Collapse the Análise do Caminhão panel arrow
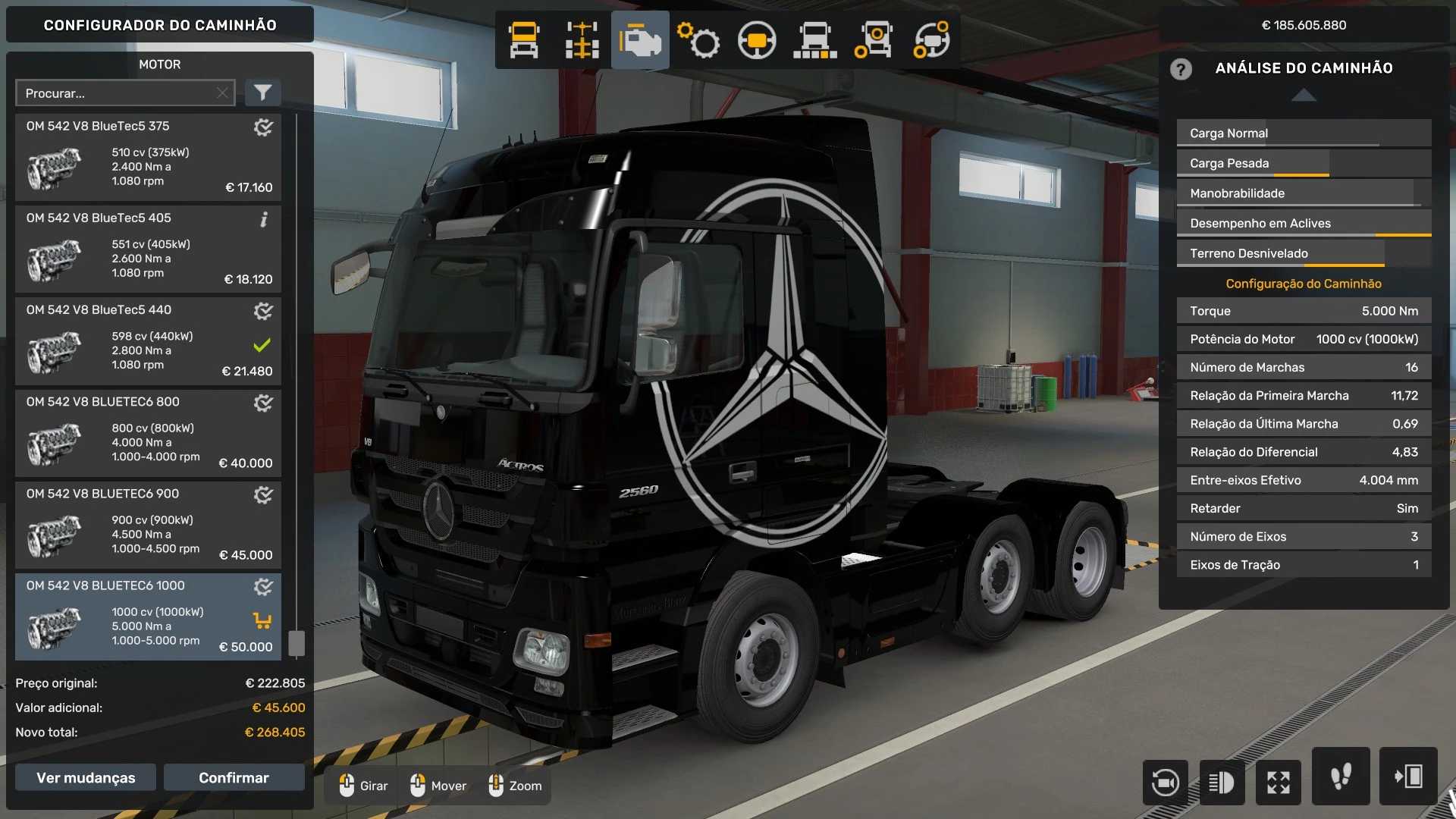Viewport: 1456px width, 819px height. pyautogui.click(x=1303, y=96)
